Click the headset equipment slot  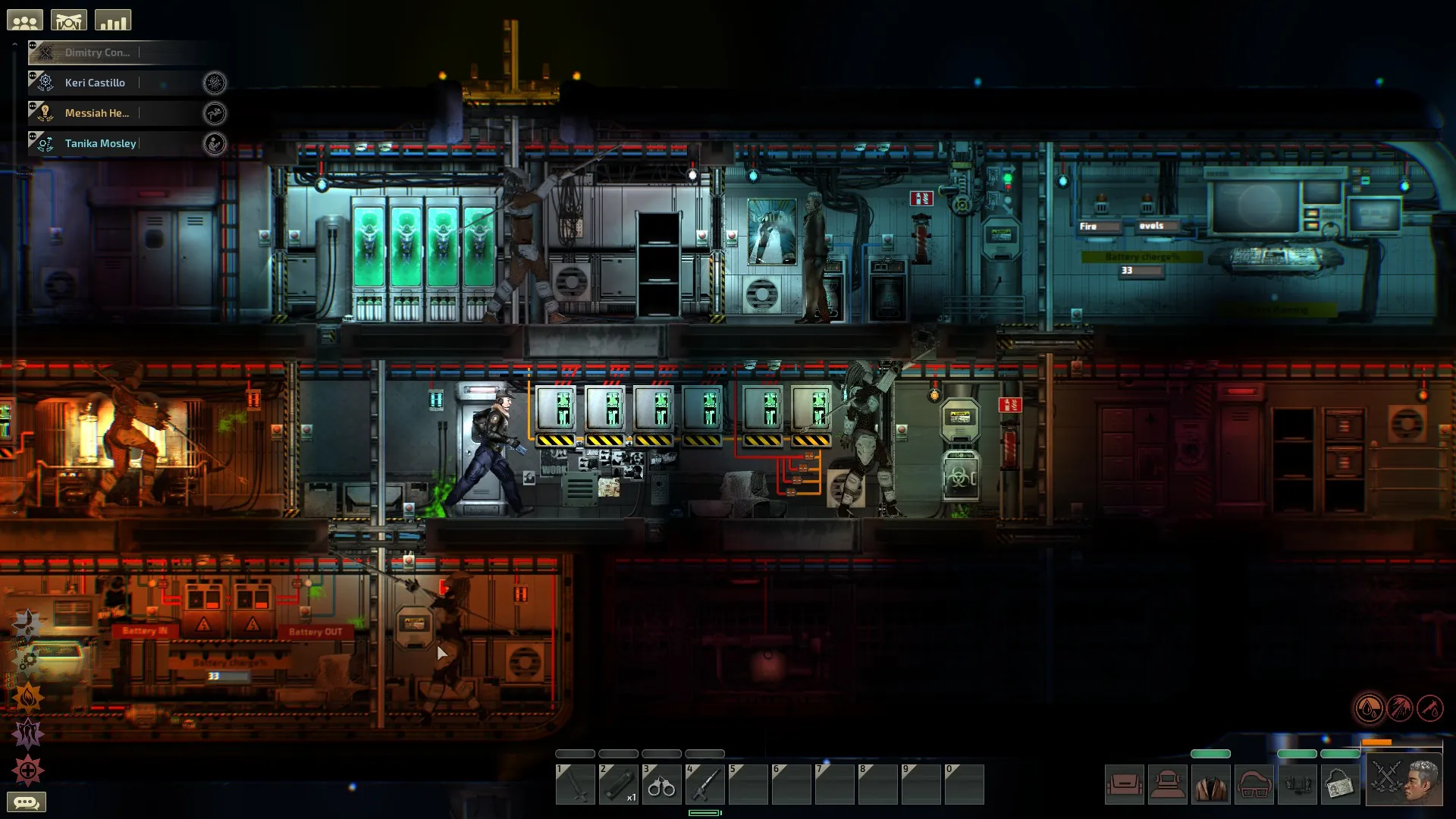(1297, 784)
